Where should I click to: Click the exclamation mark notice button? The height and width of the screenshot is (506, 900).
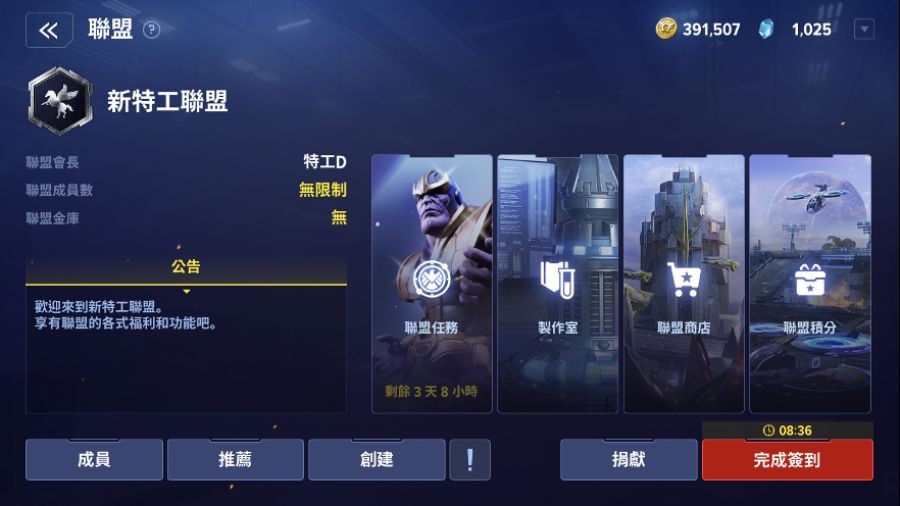tap(470, 460)
